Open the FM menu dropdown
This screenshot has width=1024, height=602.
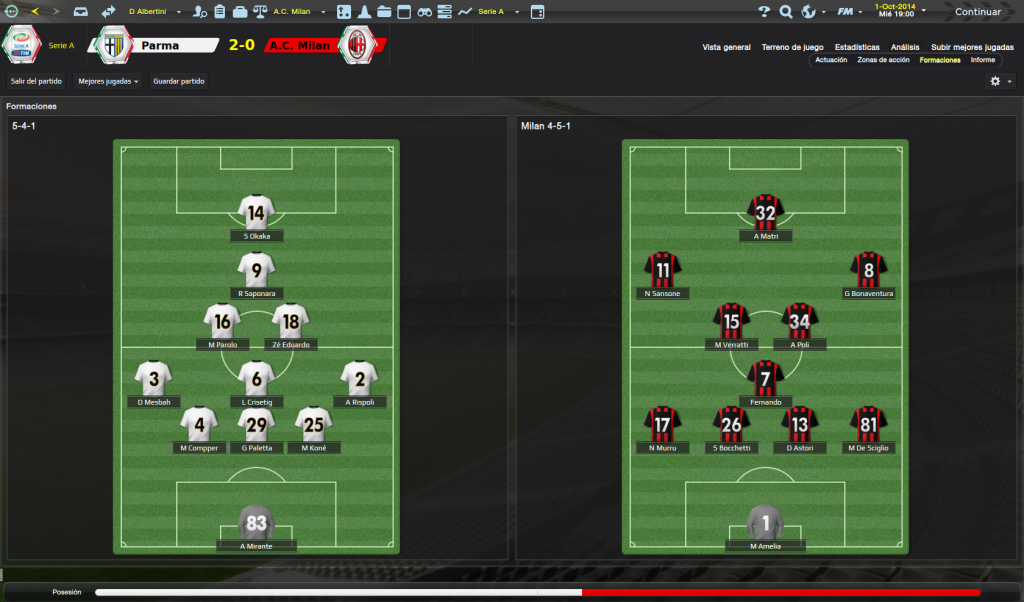pos(850,12)
